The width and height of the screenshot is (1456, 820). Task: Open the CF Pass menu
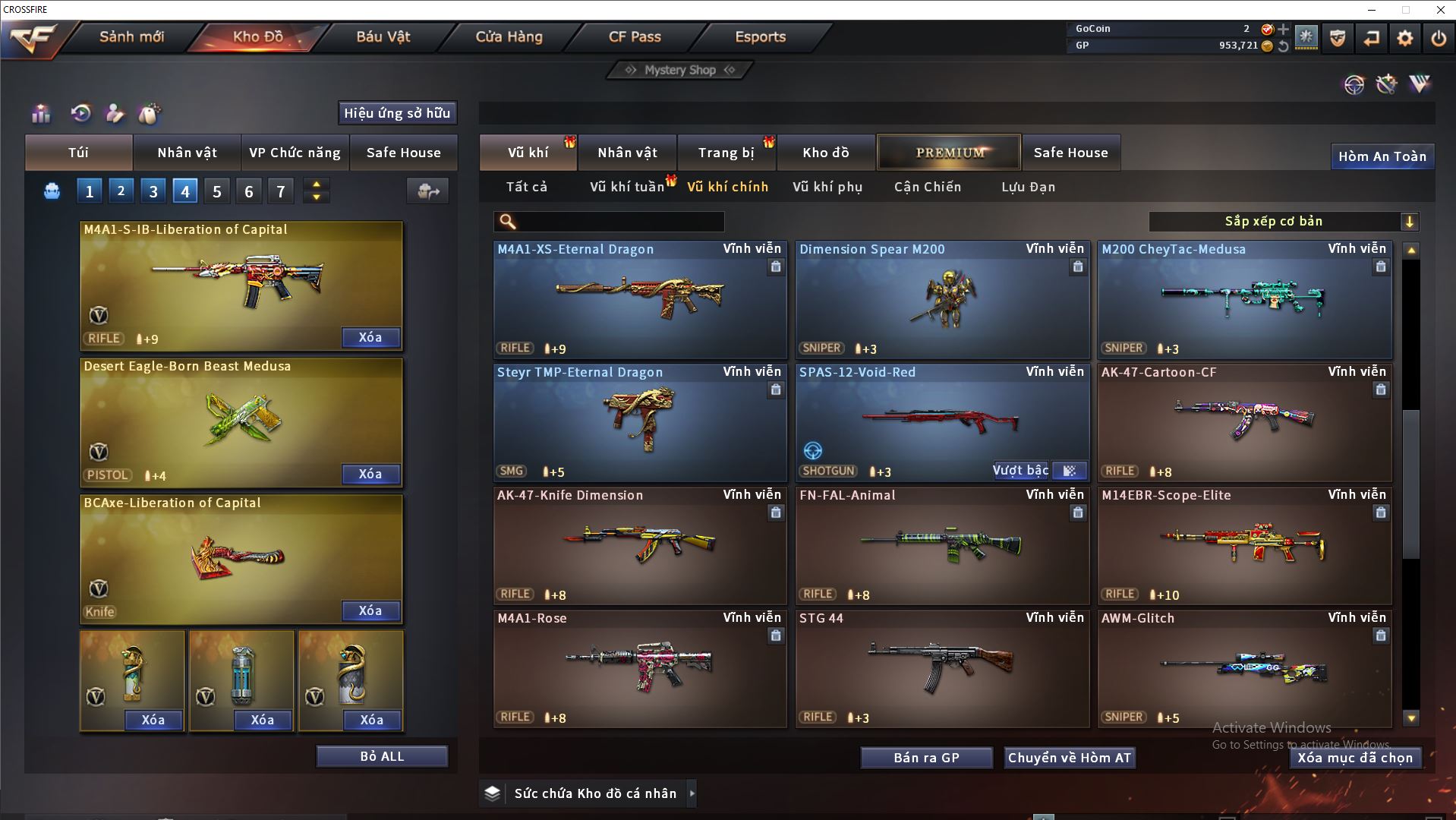click(635, 36)
